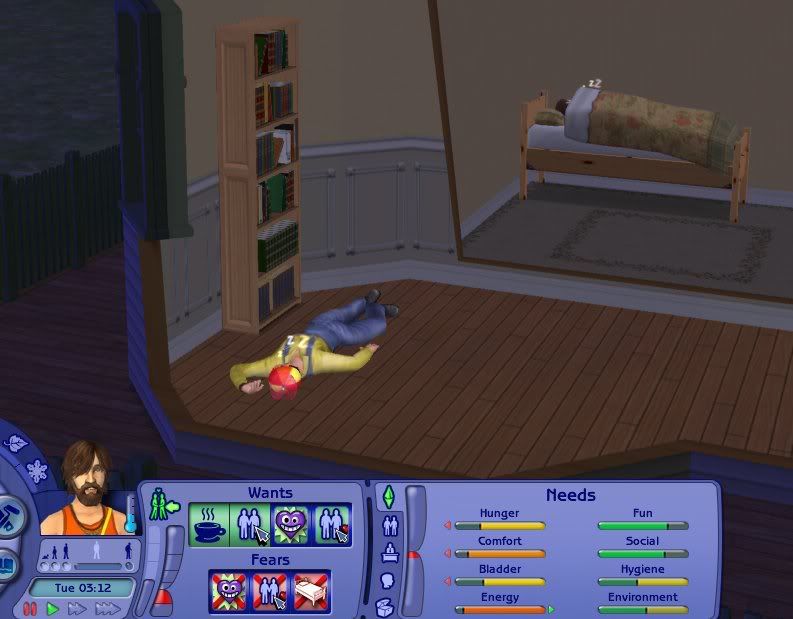Open the Needs panel with the green plumbob tab
This screenshot has height=619, width=793.
pyautogui.click(x=388, y=496)
